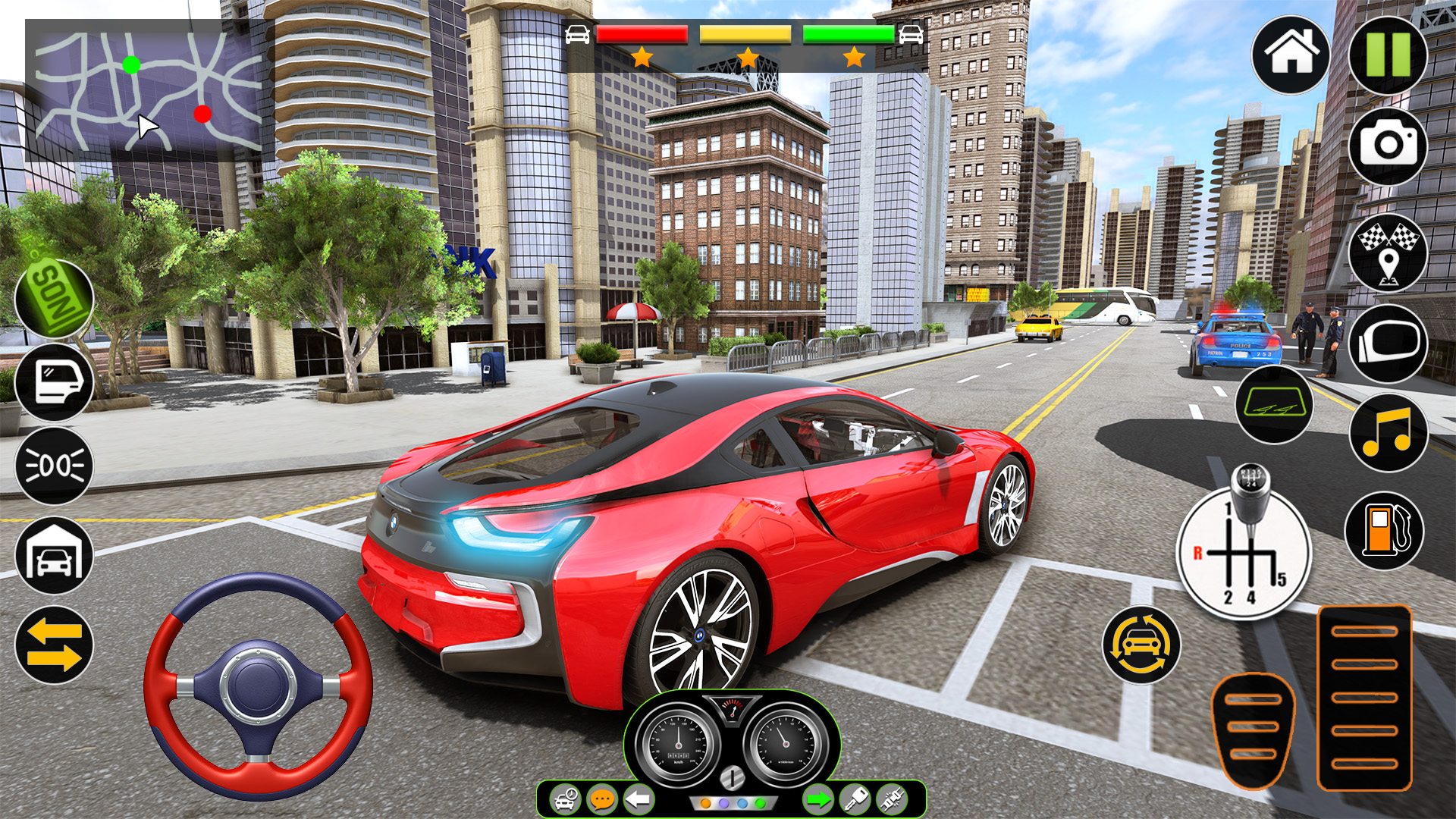Screen dimensions: 1456x819
Task: Click the green price tag shop icon
Action: click(x=54, y=298)
